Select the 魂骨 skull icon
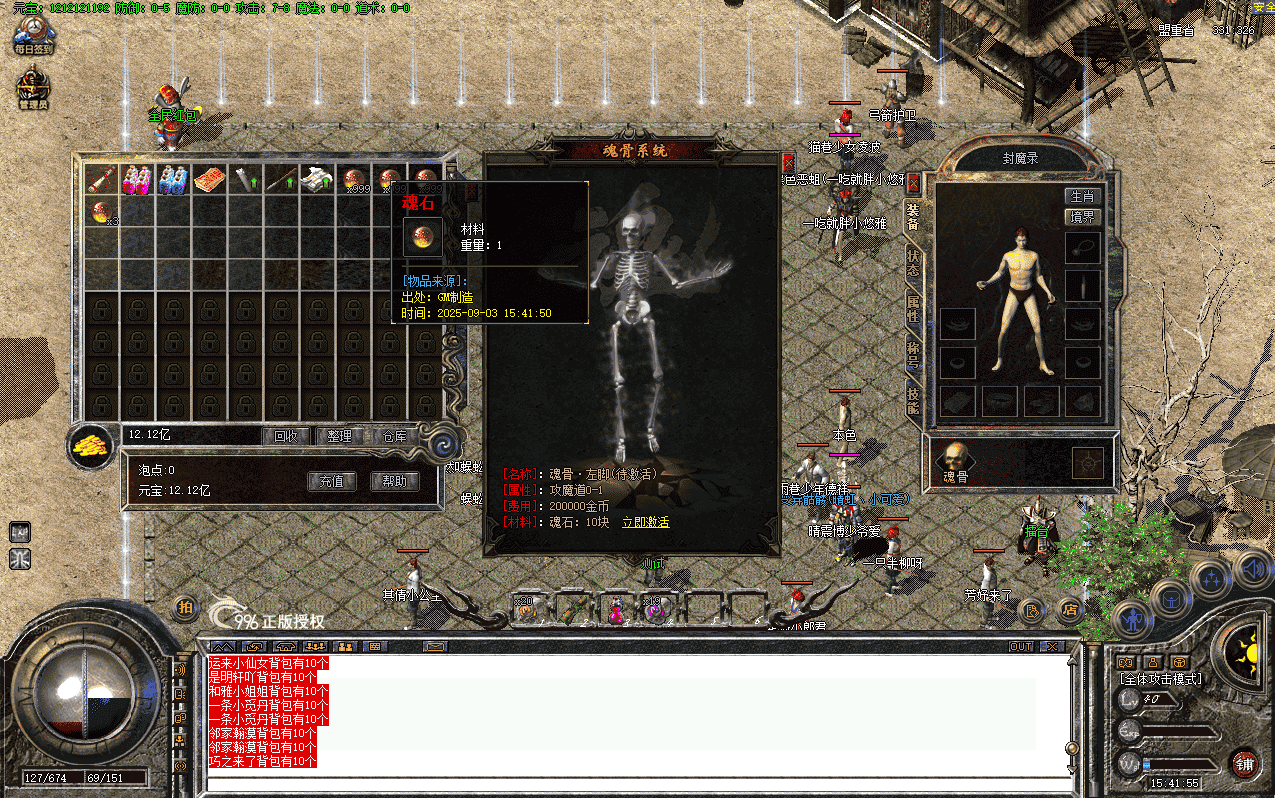The height and width of the screenshot is (798, 1275). pos(957,457)
